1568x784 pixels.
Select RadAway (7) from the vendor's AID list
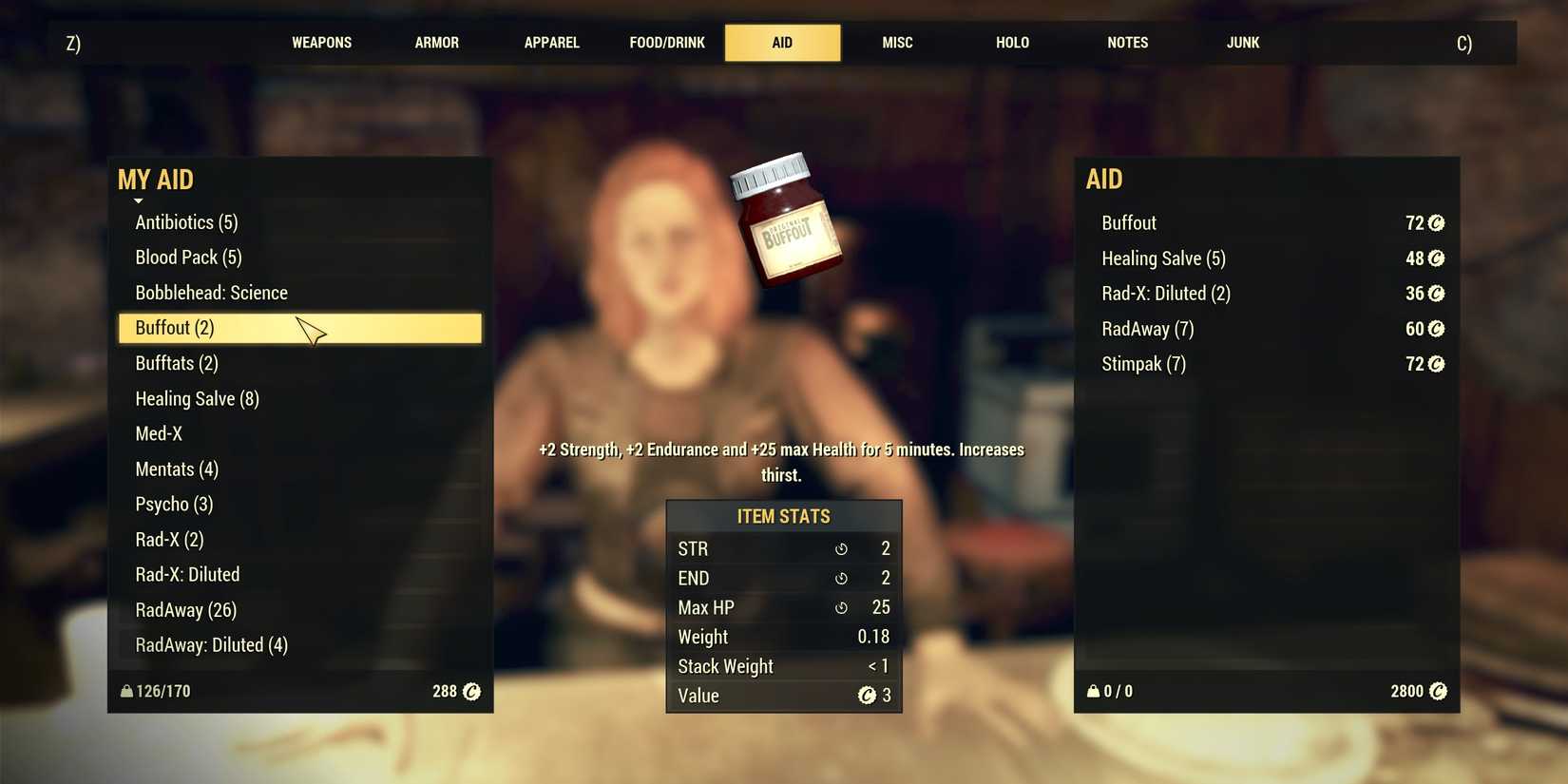click(1147, 329)
